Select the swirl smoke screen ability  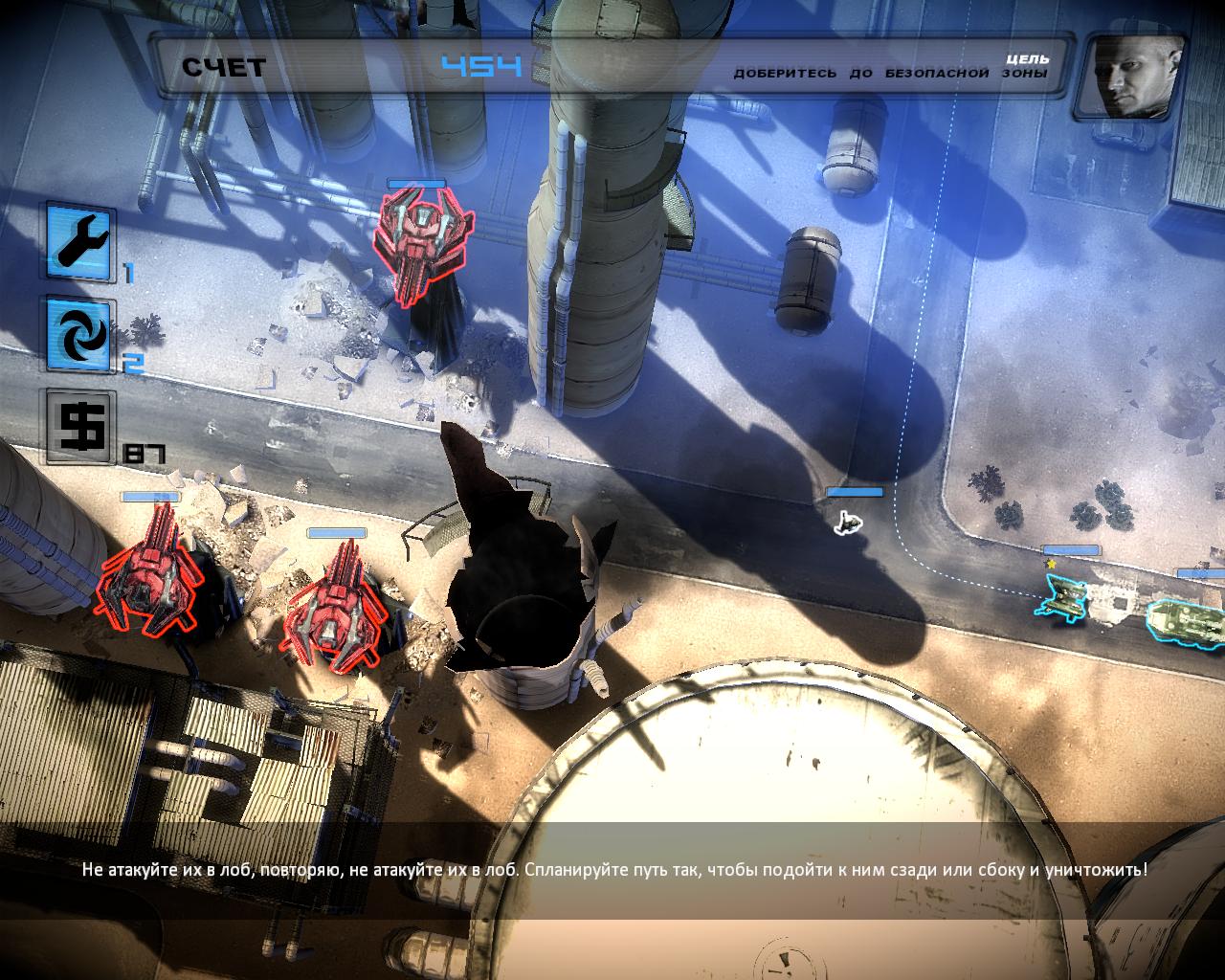click(80, 335)
